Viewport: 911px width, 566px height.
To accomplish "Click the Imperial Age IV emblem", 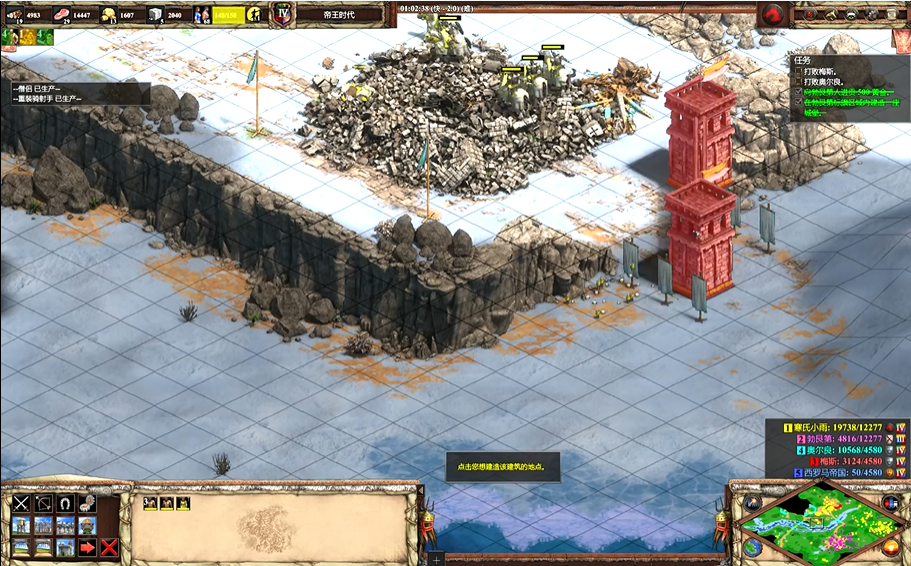I will [282, 15].
